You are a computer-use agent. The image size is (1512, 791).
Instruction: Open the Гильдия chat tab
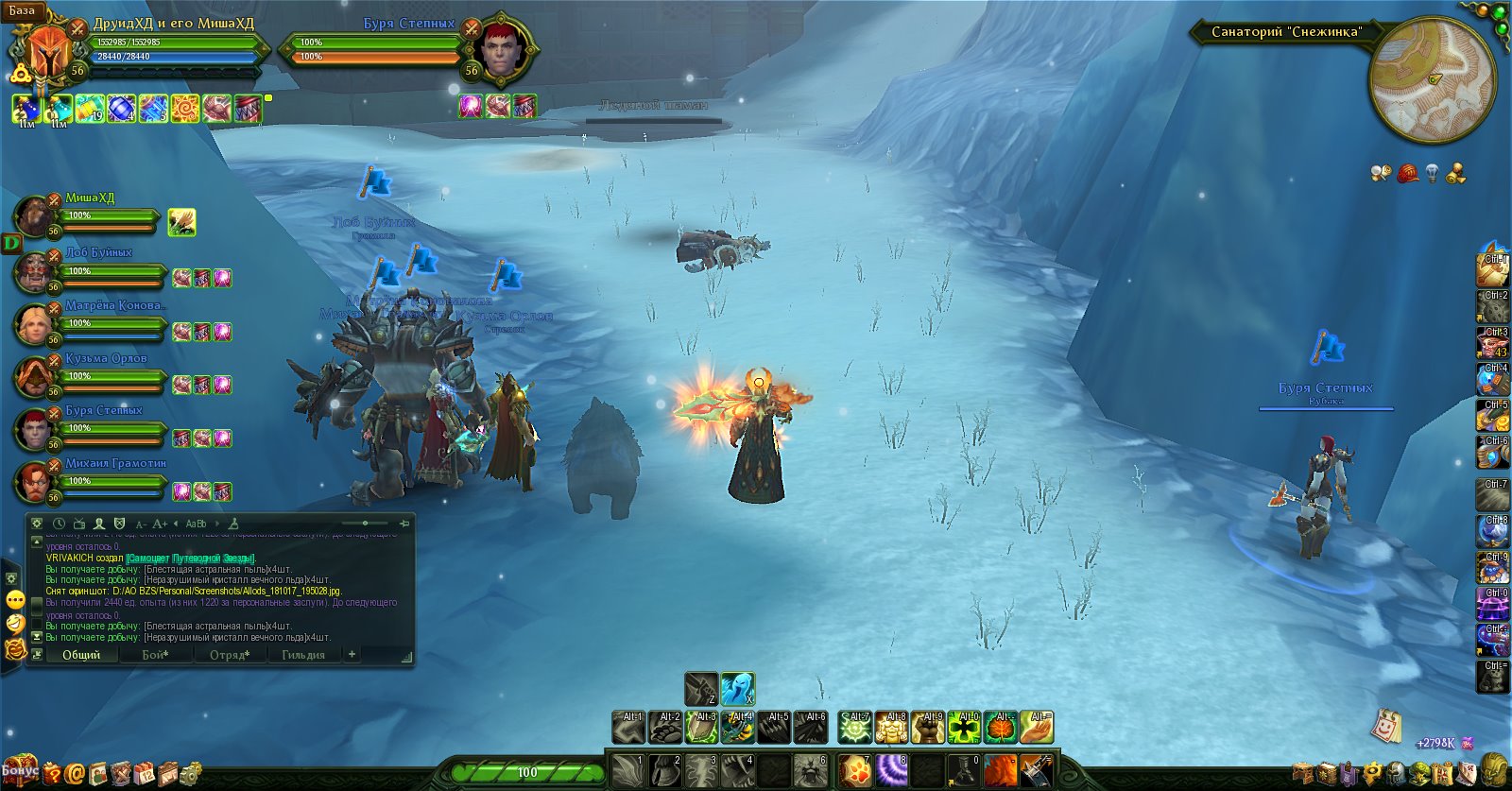(x=302, y=654)
